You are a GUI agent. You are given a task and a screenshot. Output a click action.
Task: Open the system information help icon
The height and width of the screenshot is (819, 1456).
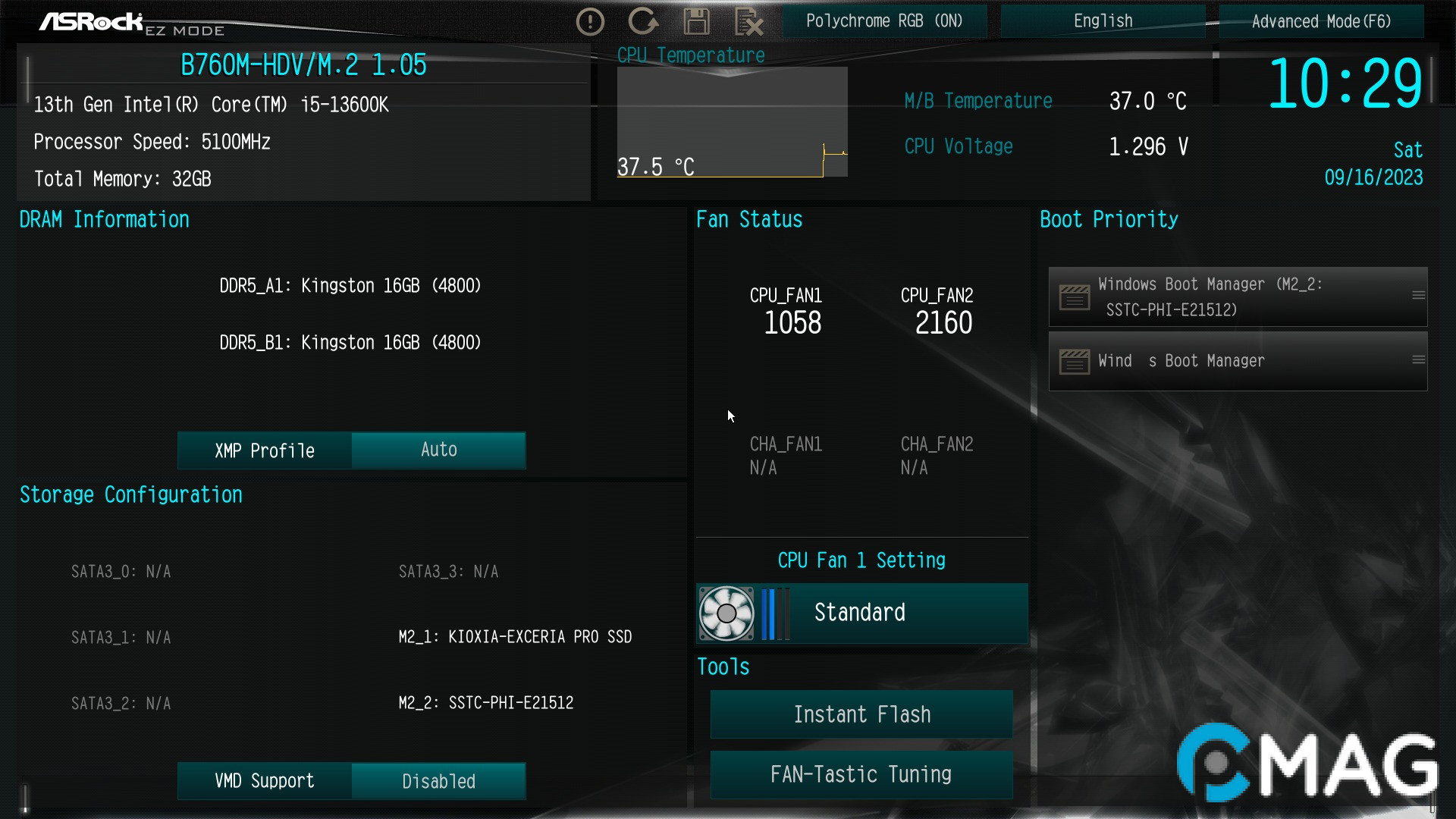pyautogui.click(x=590, y=21)
